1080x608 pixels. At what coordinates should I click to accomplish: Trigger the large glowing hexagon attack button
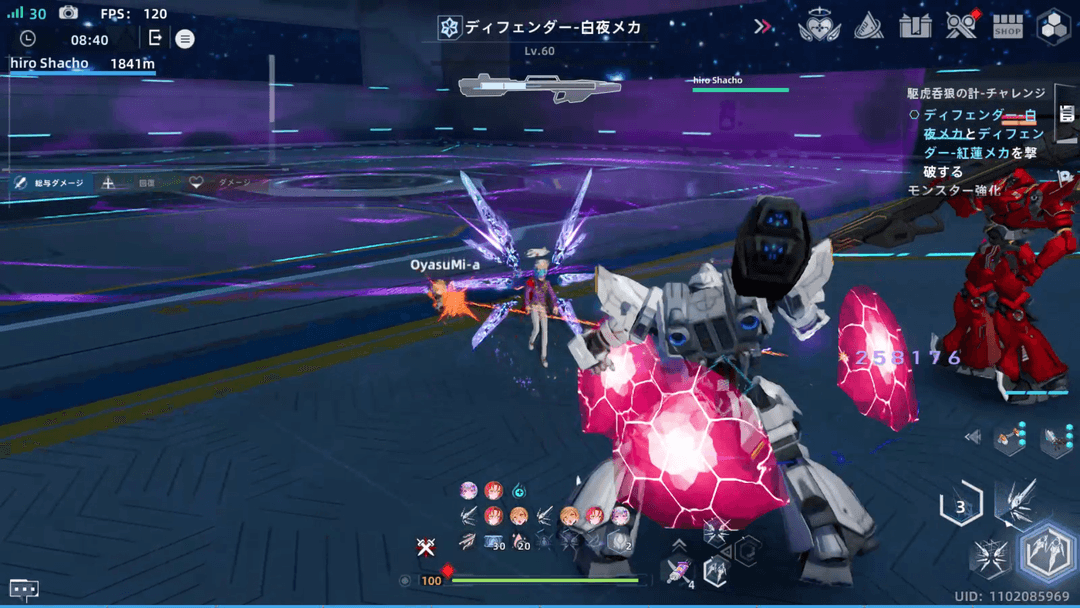pyautogui.click(x=1046, y=553)
